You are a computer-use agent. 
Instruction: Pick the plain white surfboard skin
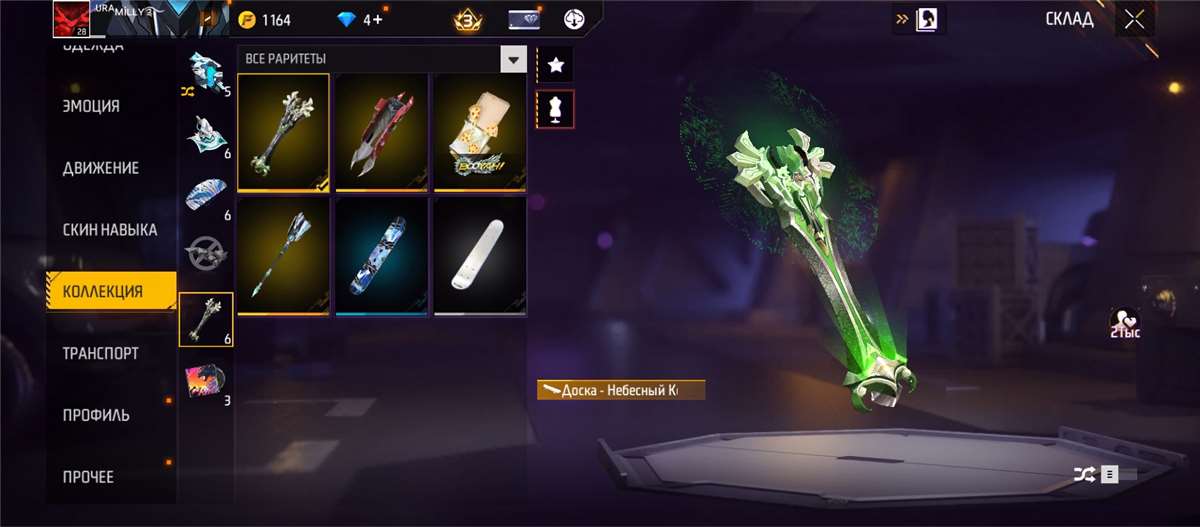click(479, 255)
